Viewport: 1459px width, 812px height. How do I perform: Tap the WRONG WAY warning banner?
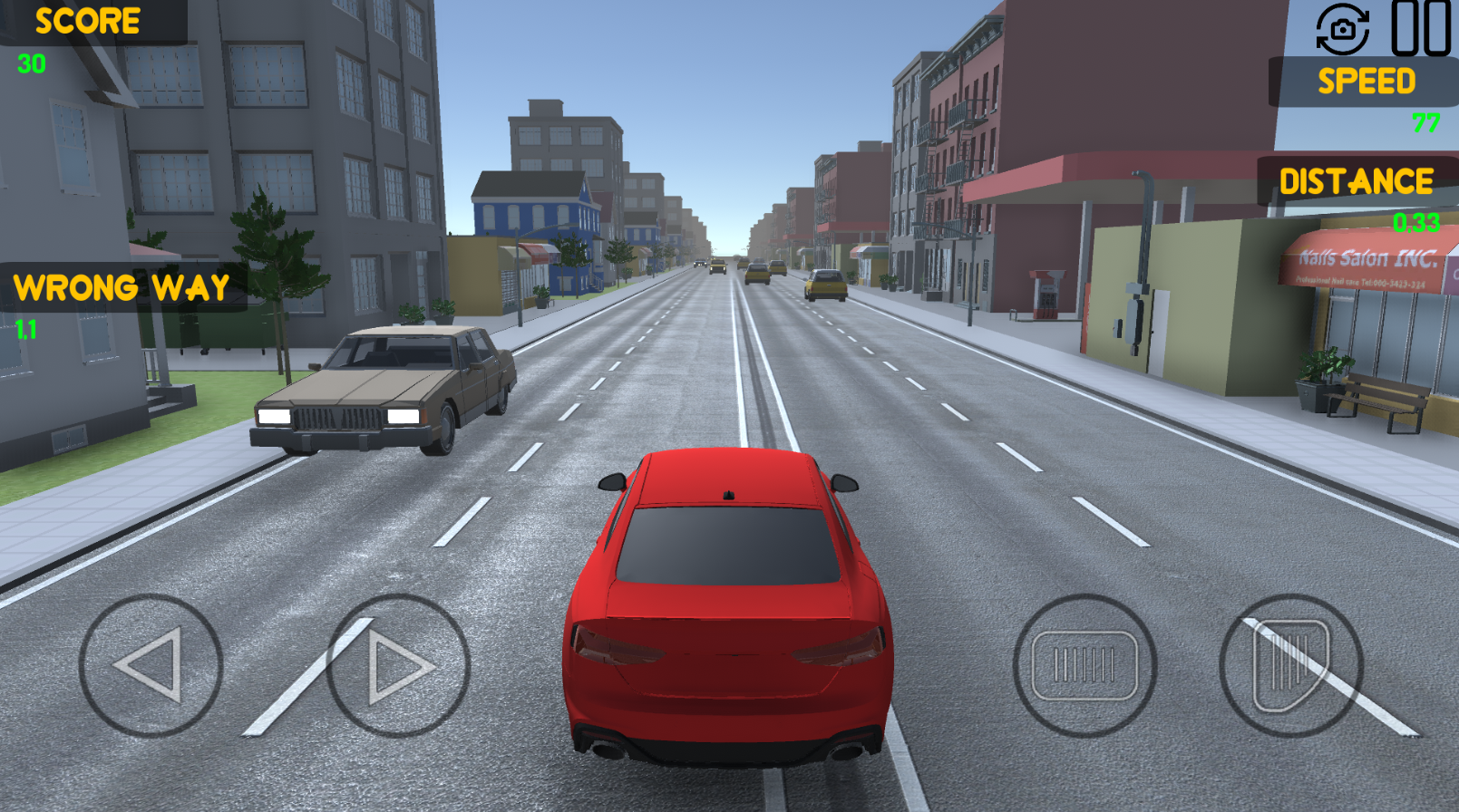tap(119, 287)
